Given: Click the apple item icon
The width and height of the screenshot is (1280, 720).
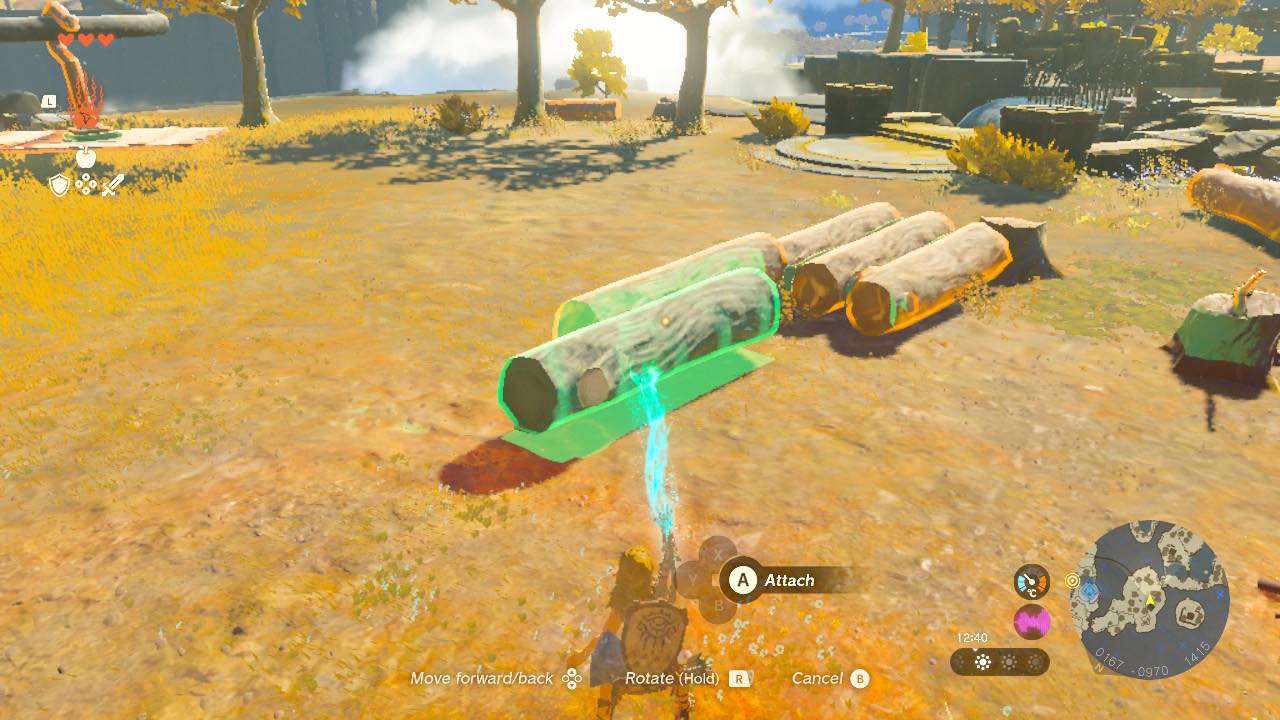Looking at the screenshot, I should pyautogui.click(x=86, y=157).
